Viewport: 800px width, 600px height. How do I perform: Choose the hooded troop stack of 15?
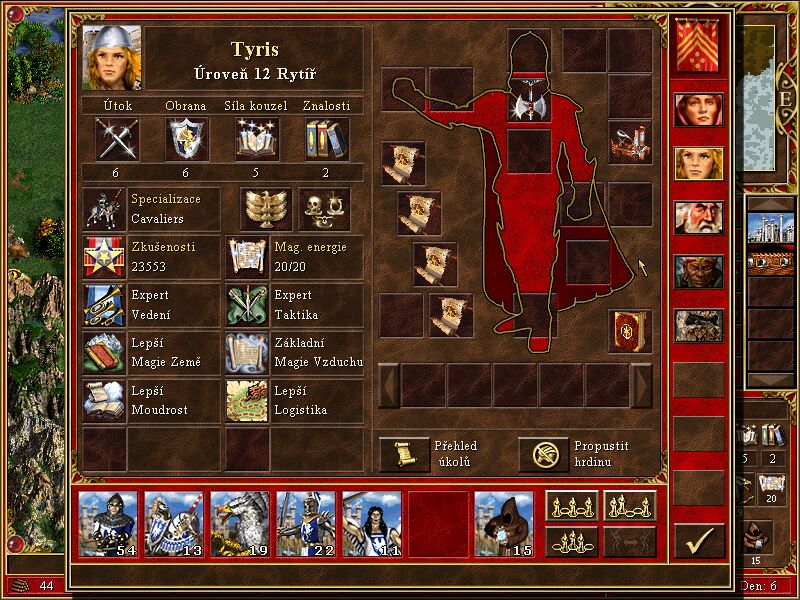tap(504, 524)
